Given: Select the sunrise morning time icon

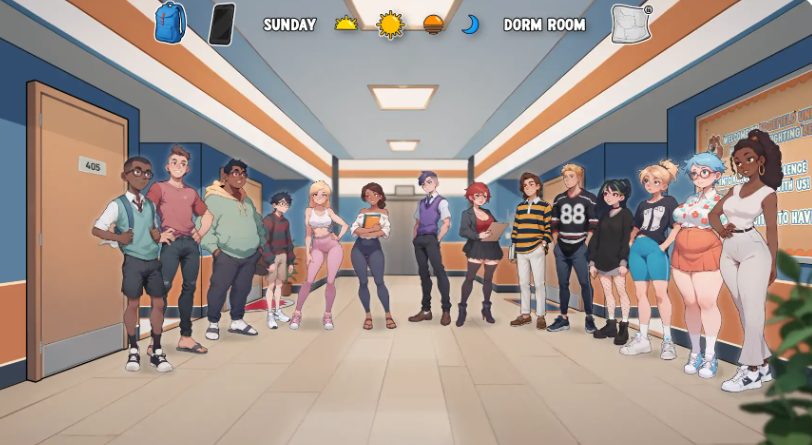Looking at the screenshot, I should [346, 24].
